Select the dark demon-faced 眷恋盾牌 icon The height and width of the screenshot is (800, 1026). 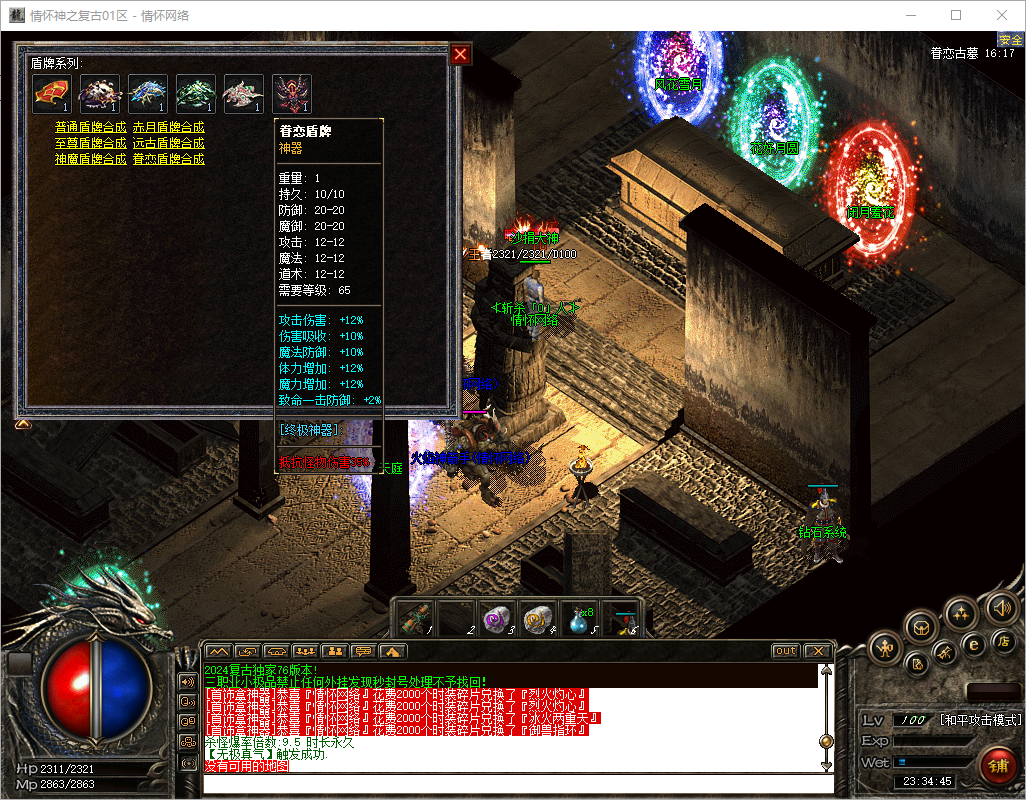click(292, 94)
